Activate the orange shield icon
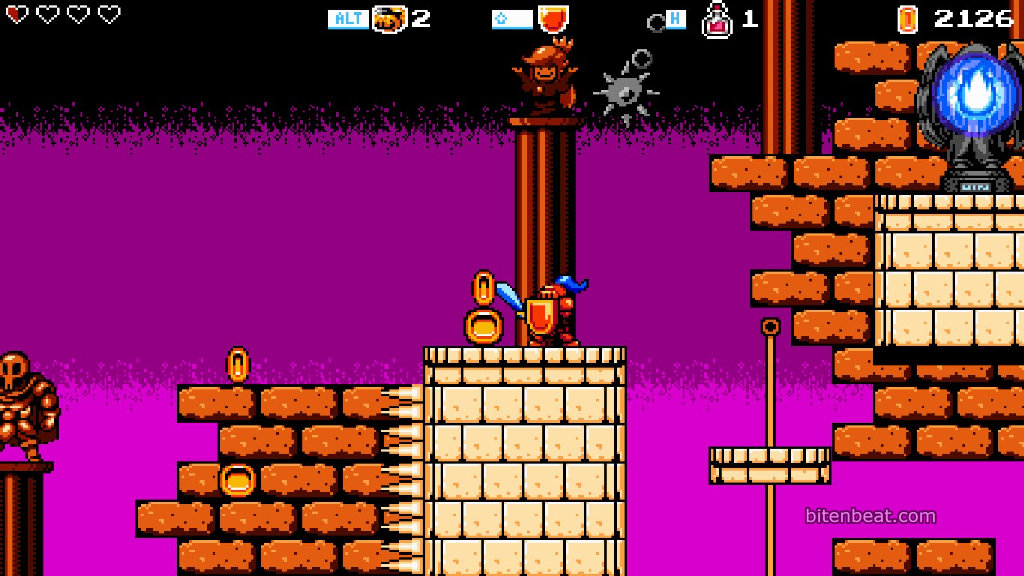 pyautogui.click(x=553, y=18)
